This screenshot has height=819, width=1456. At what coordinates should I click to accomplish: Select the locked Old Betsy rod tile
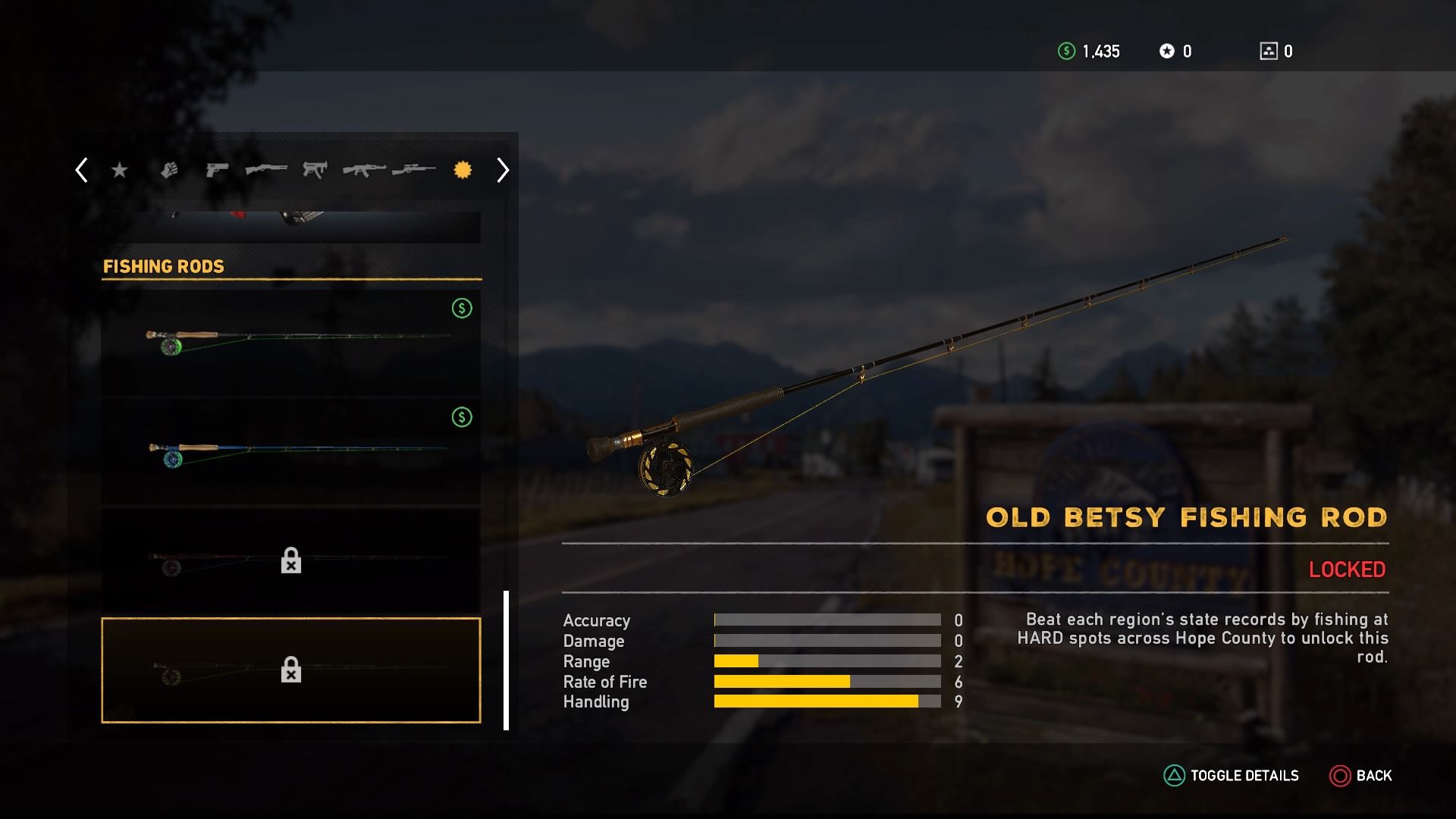(291, 670)
